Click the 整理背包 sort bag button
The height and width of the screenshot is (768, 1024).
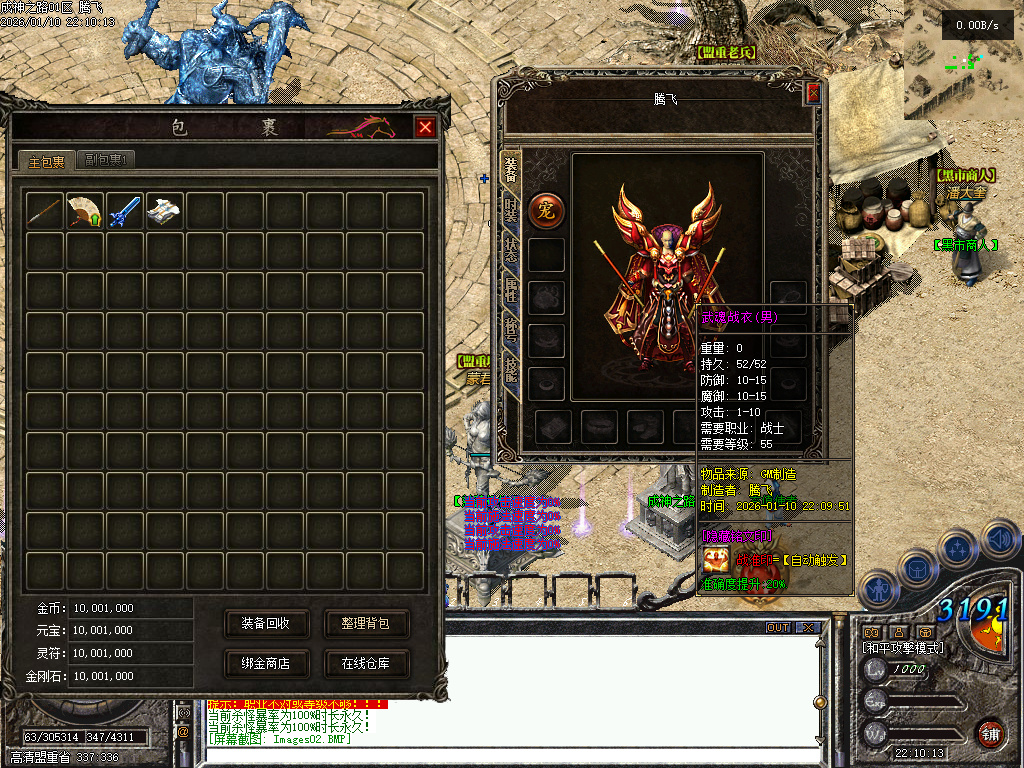(366, 624)
